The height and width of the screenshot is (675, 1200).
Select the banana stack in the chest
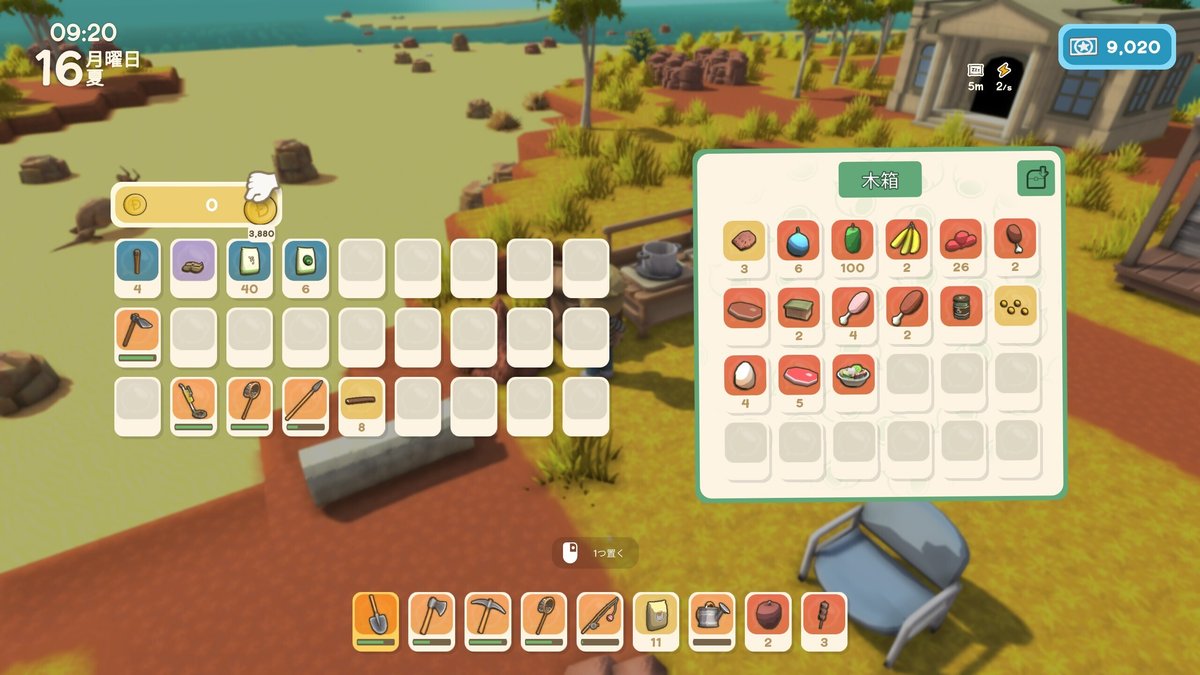pyautogui.click(x=906, y=242)
